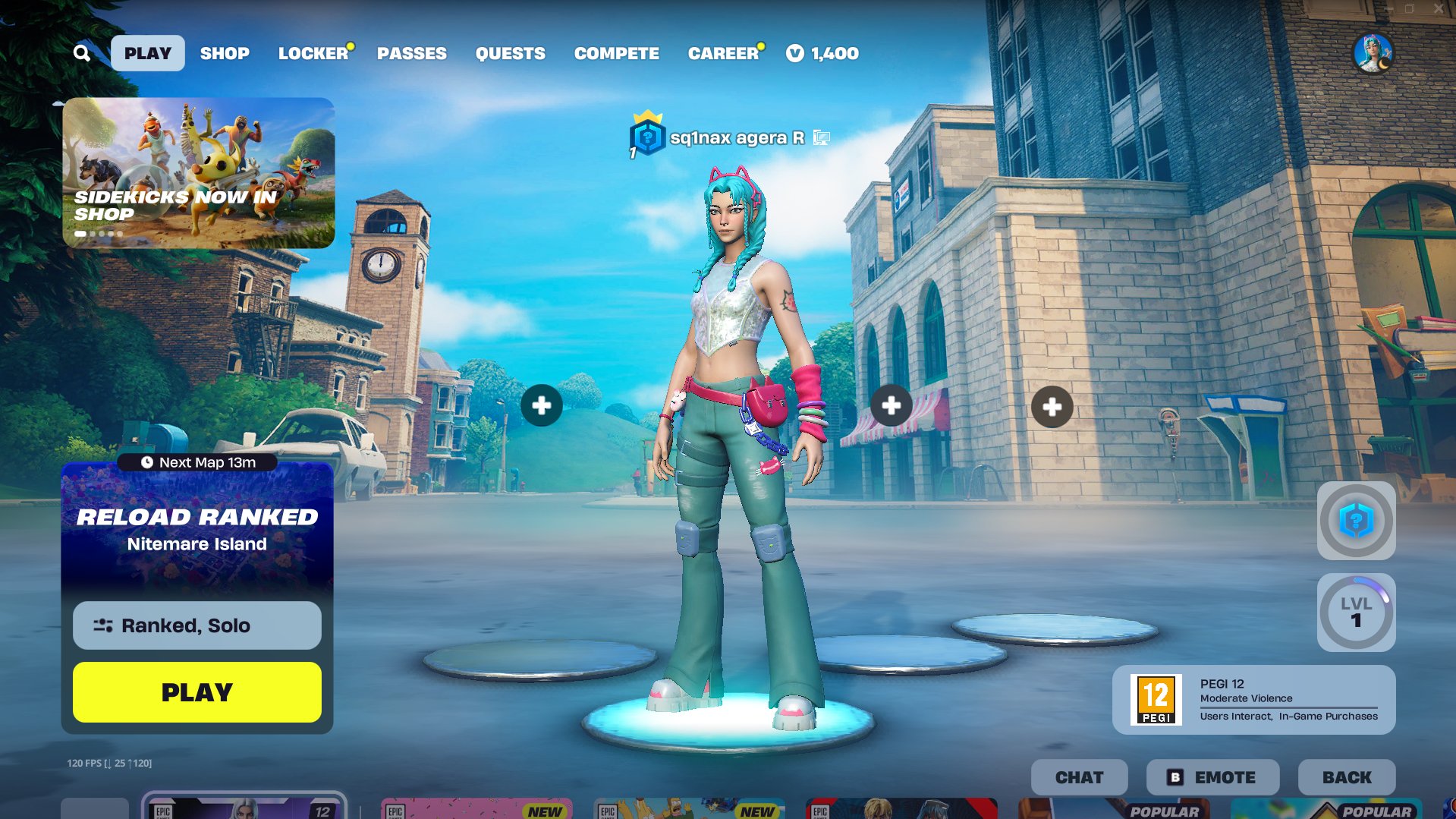
Task: Go to the Passes tab
Action: point(412,53)
